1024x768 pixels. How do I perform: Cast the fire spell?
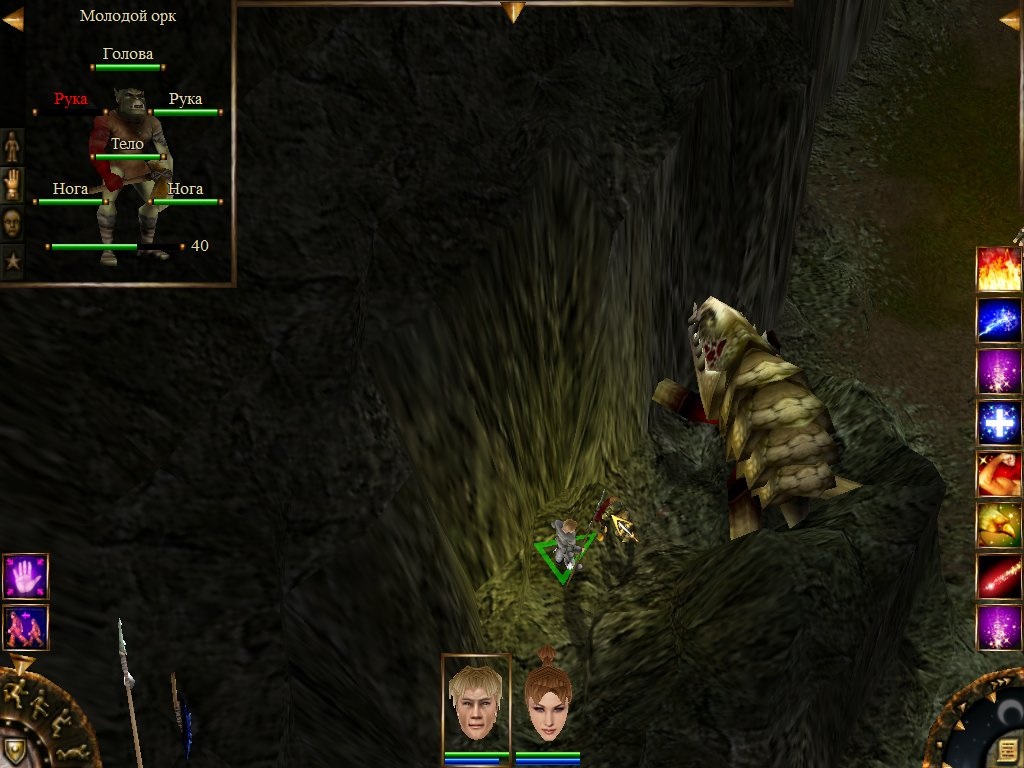pyautogui.click(x=999, y=270)
